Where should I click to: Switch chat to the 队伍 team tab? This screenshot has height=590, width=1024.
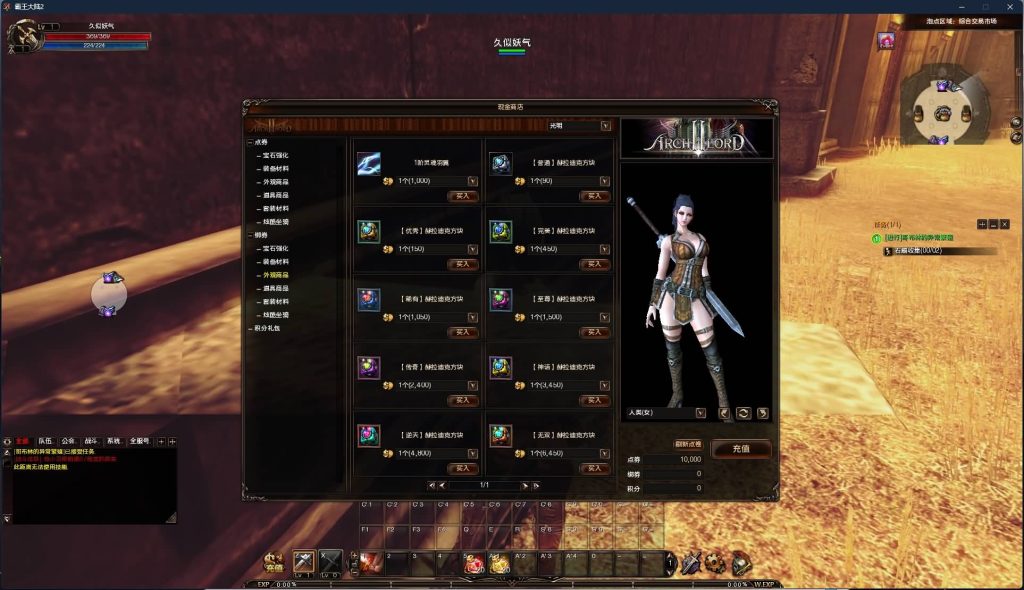45,441
